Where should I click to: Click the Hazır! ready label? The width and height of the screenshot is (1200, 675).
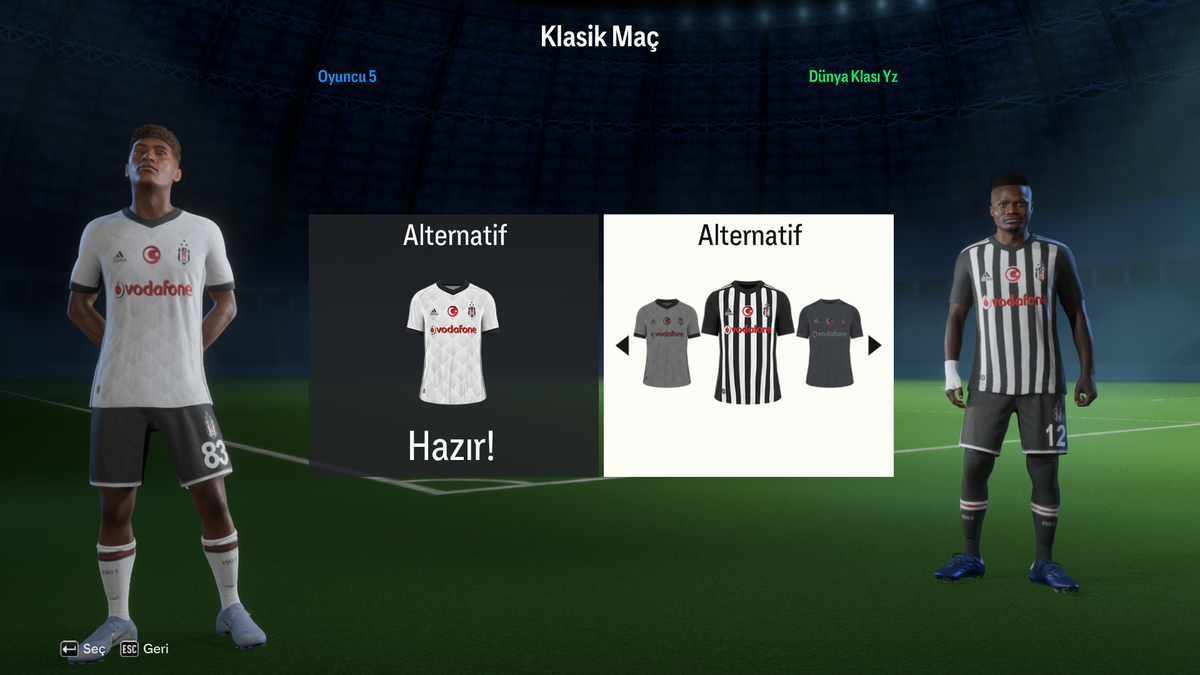452,447
